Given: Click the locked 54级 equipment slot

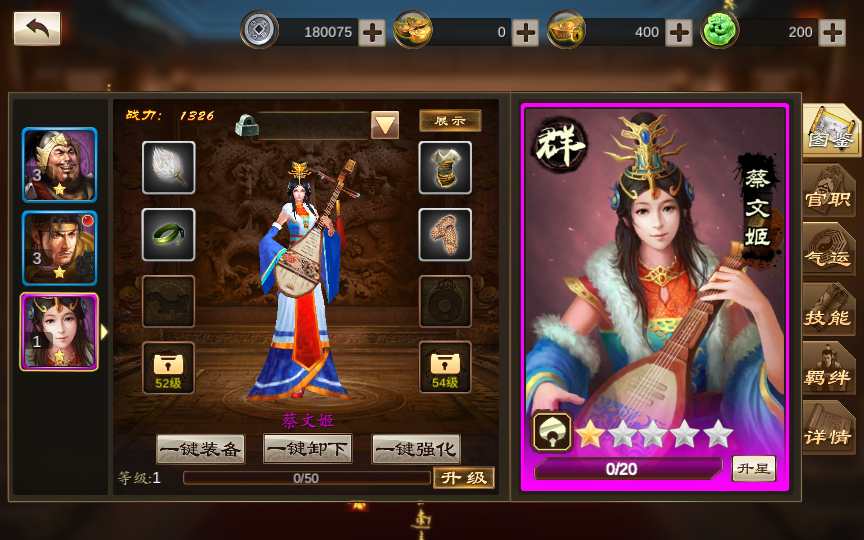Looking at the screenshot, I should pyautogui.click(x=445, y=367).
